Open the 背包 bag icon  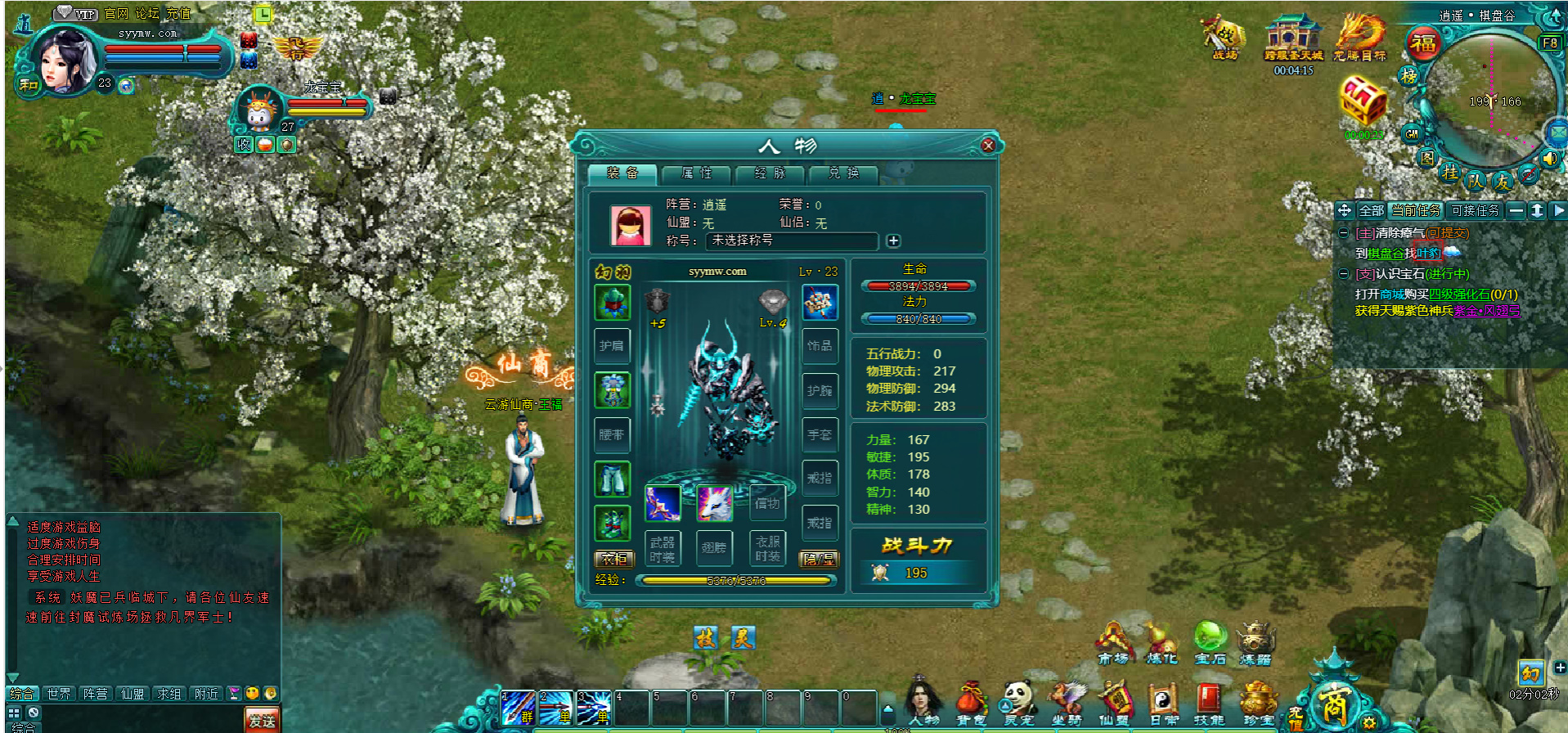971,704
